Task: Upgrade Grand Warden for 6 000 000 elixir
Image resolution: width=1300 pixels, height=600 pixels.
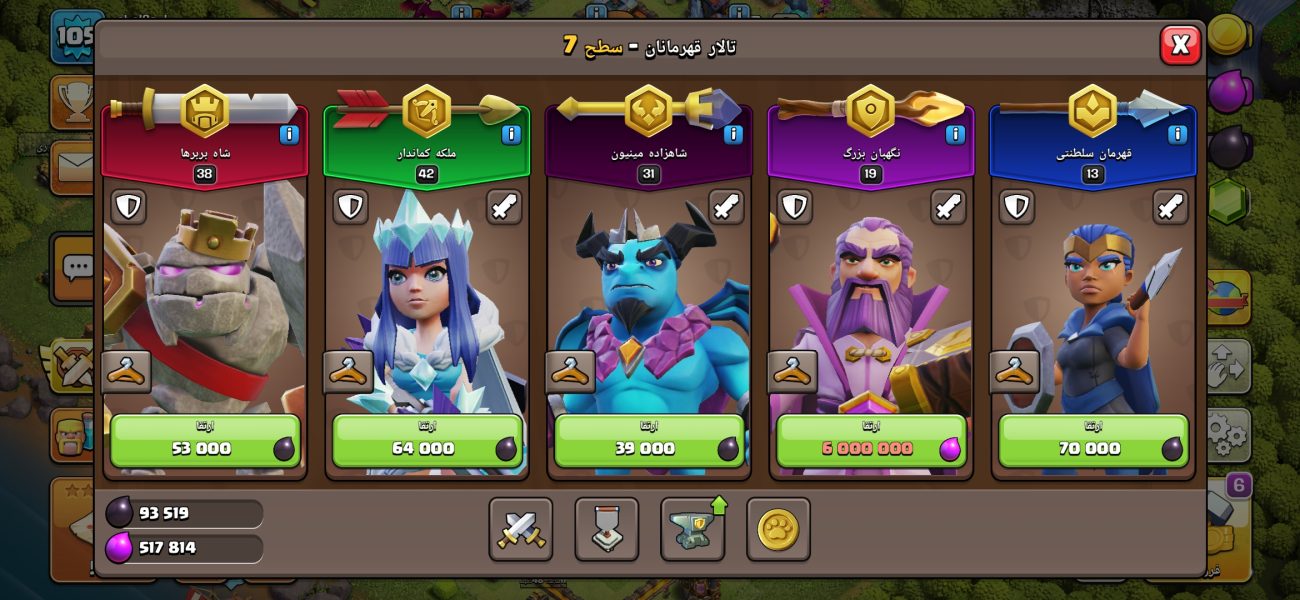Action: pyautogui.click(x=871, y=441)
